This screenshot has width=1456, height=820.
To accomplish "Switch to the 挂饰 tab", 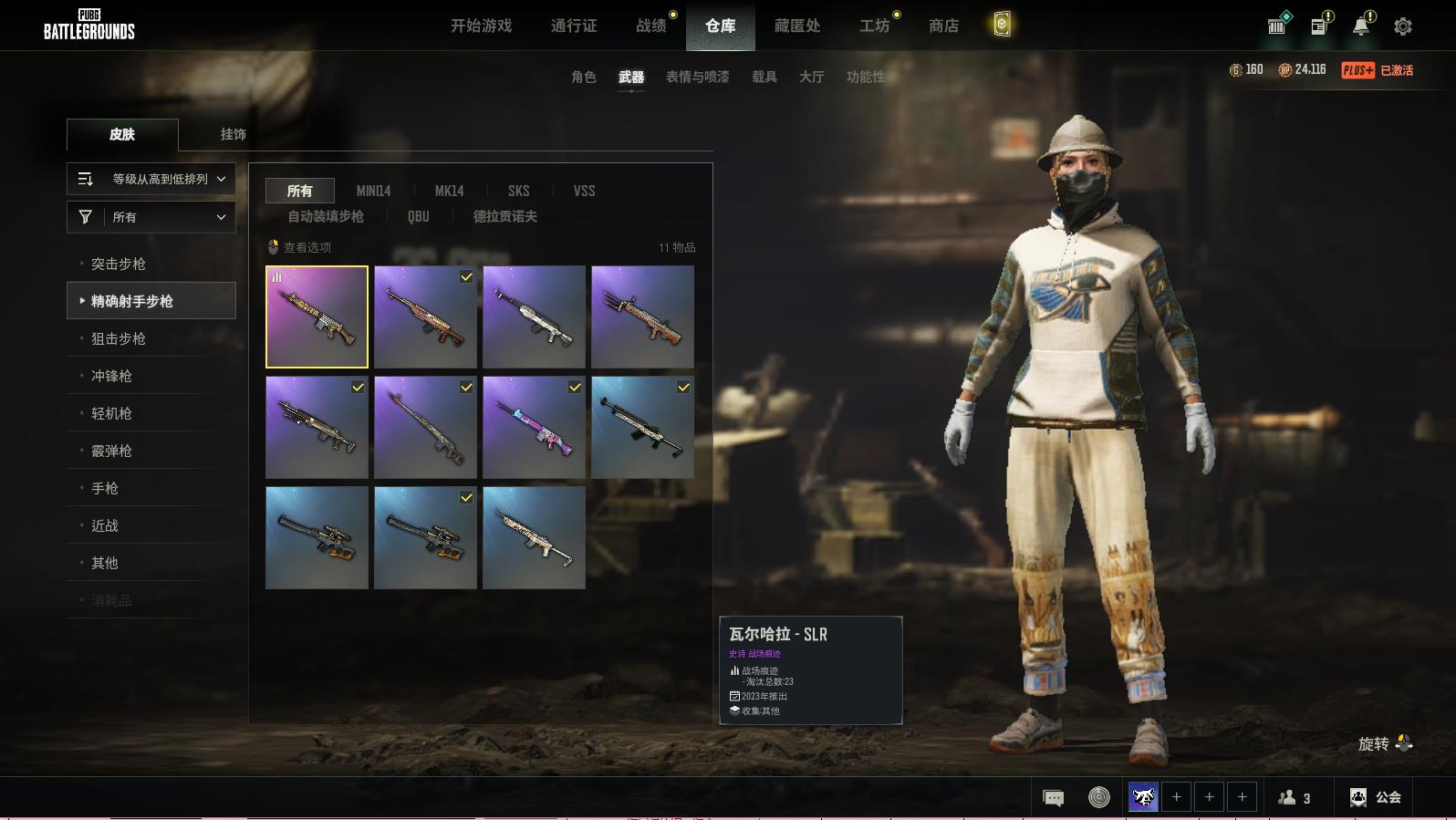I will (233, 134).
